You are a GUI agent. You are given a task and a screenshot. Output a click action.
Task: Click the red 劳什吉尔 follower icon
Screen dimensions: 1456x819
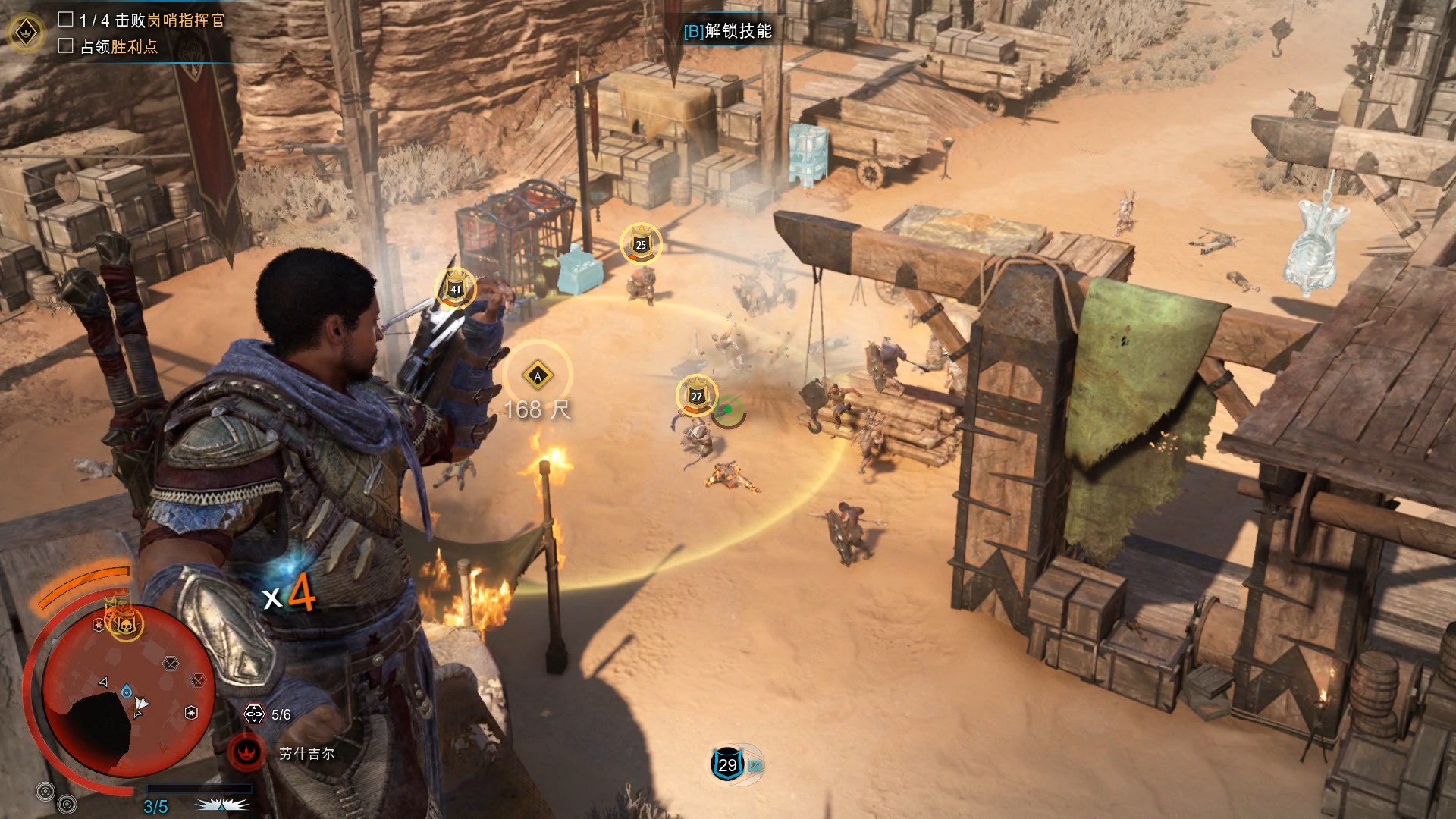tap(246, 752)
